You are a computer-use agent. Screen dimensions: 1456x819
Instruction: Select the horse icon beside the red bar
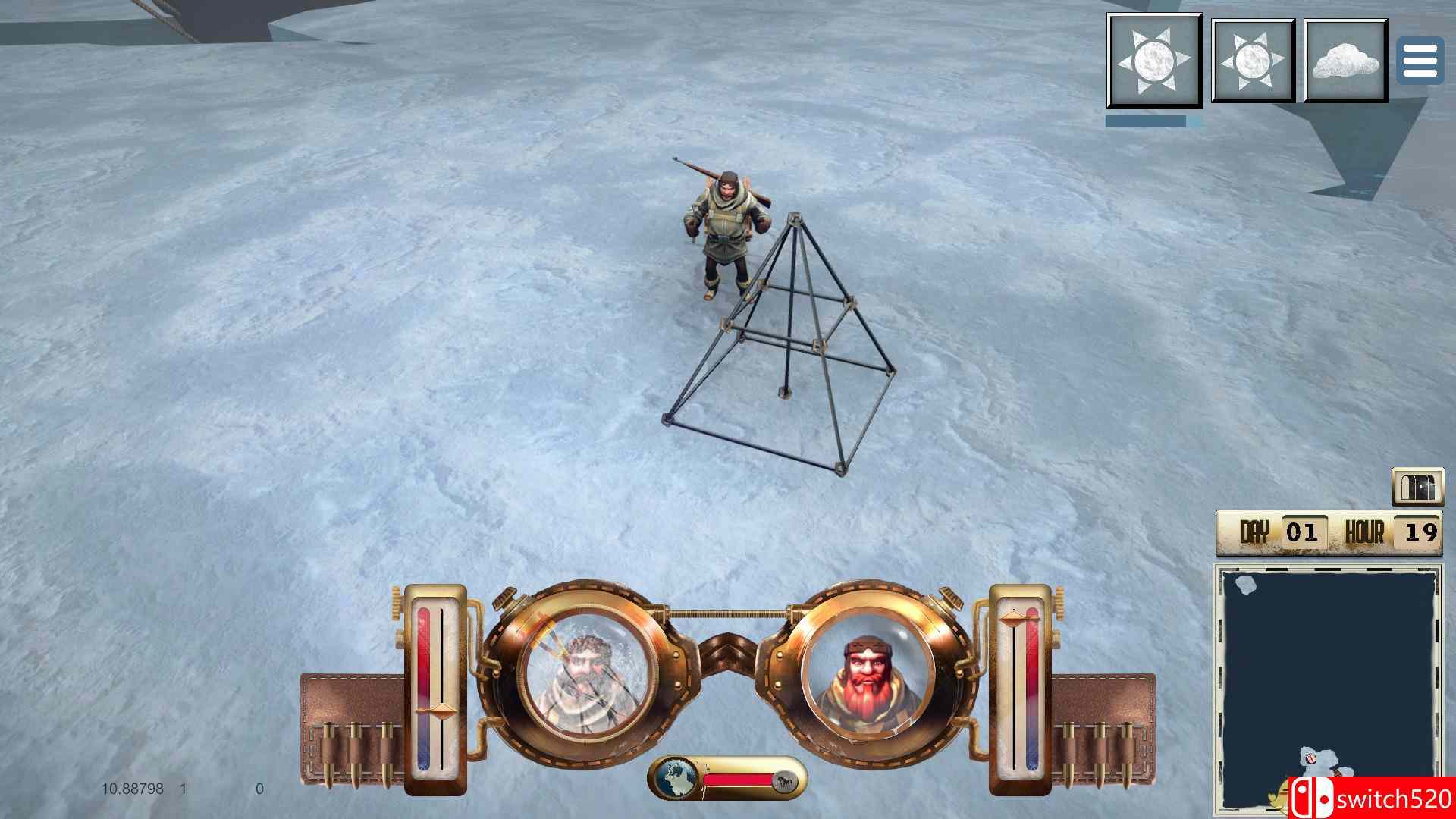(x=787, y=780)
